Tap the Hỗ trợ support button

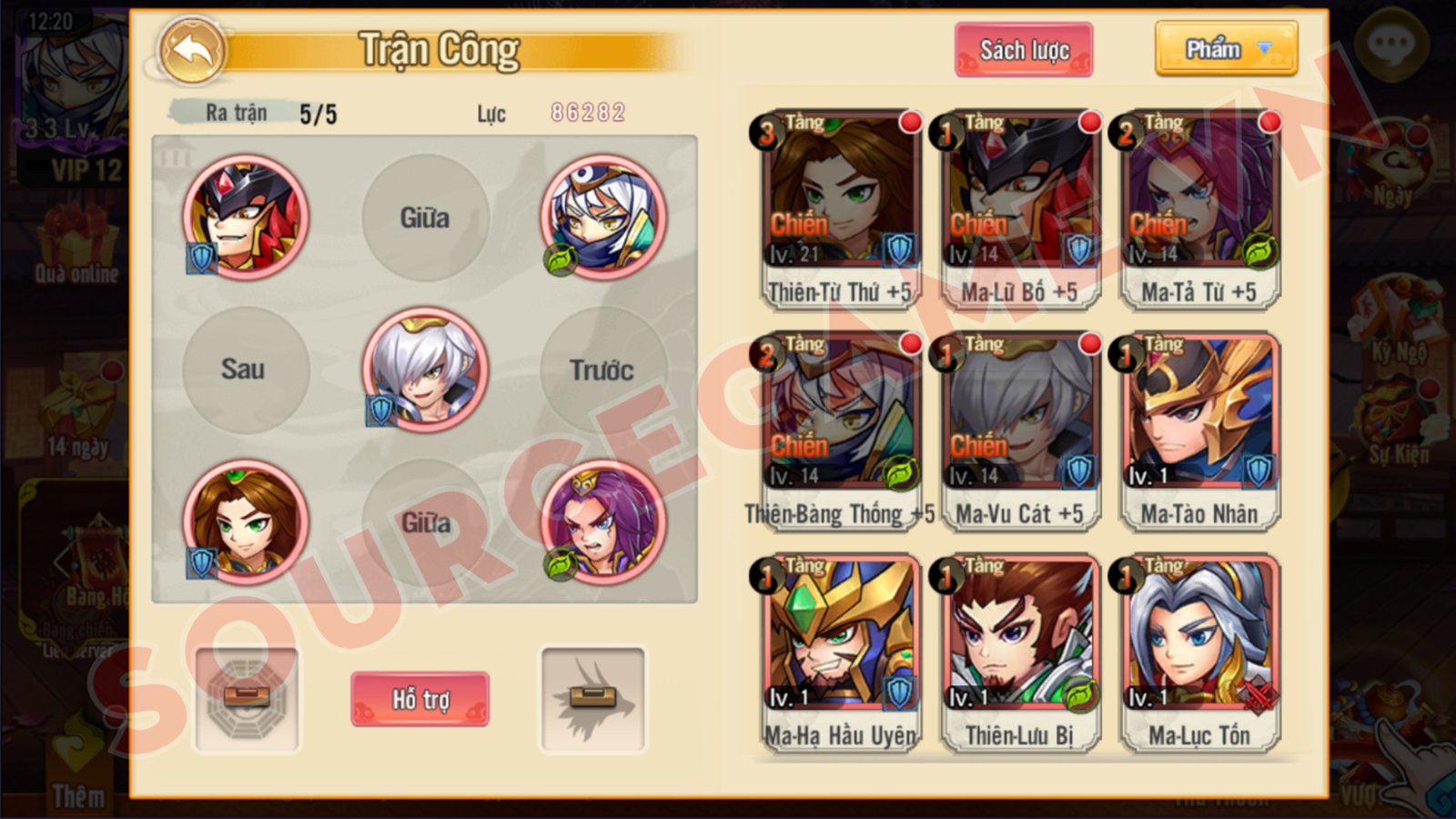(x=420, y=699)
